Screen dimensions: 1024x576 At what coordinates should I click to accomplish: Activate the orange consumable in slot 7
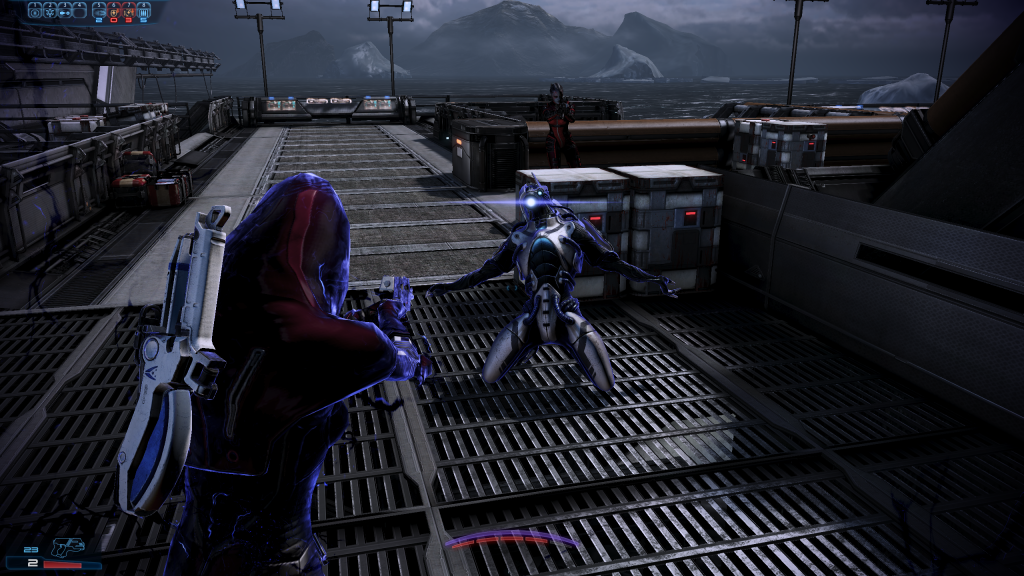(x=127, y=10)
